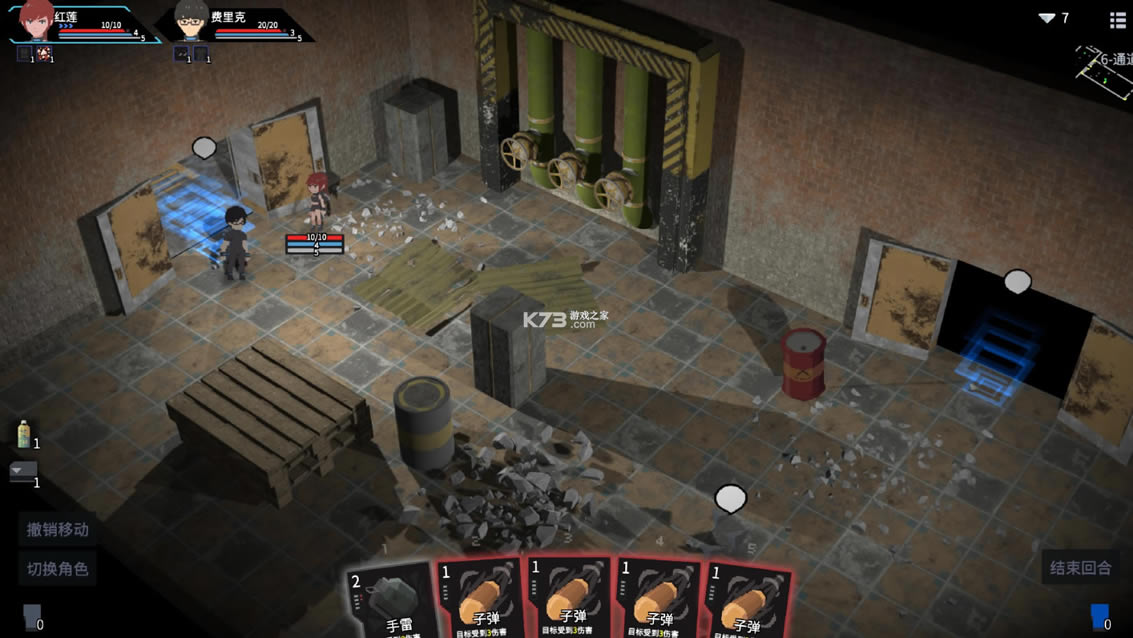View the grey draw pile
Screen dimensions: 1133x638
32,617
